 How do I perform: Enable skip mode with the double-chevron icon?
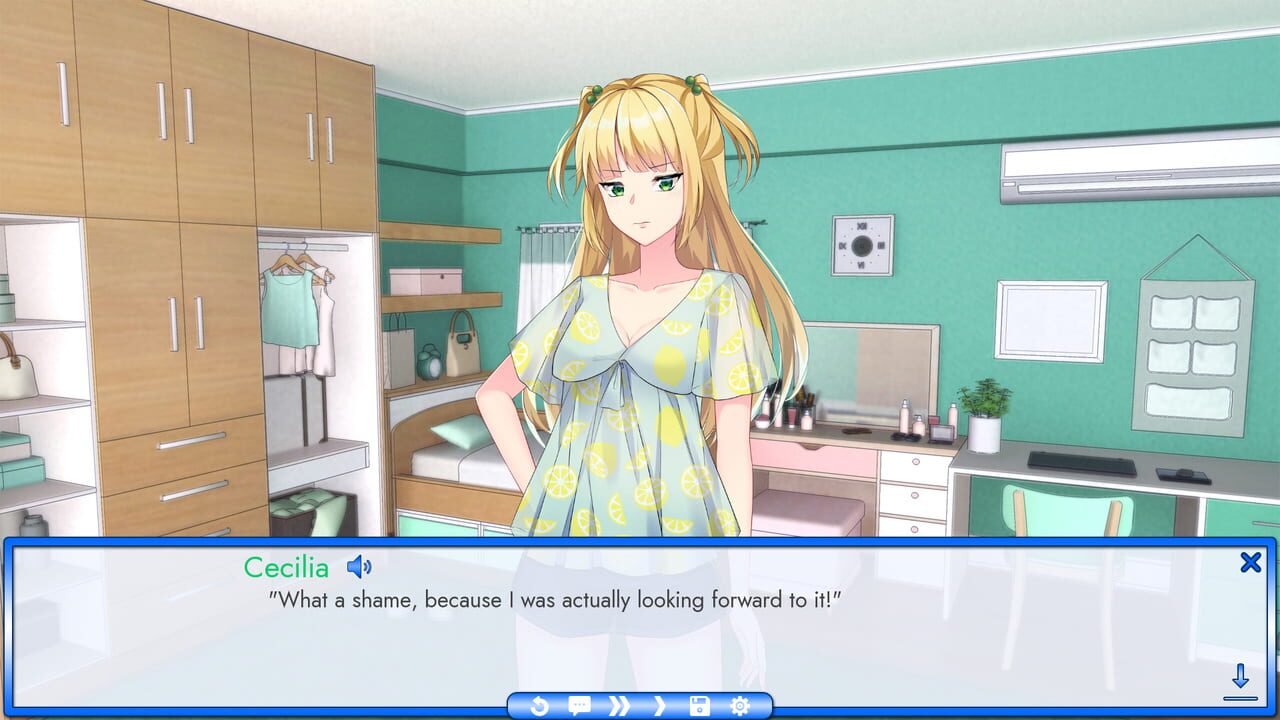[x=619, y=705]
